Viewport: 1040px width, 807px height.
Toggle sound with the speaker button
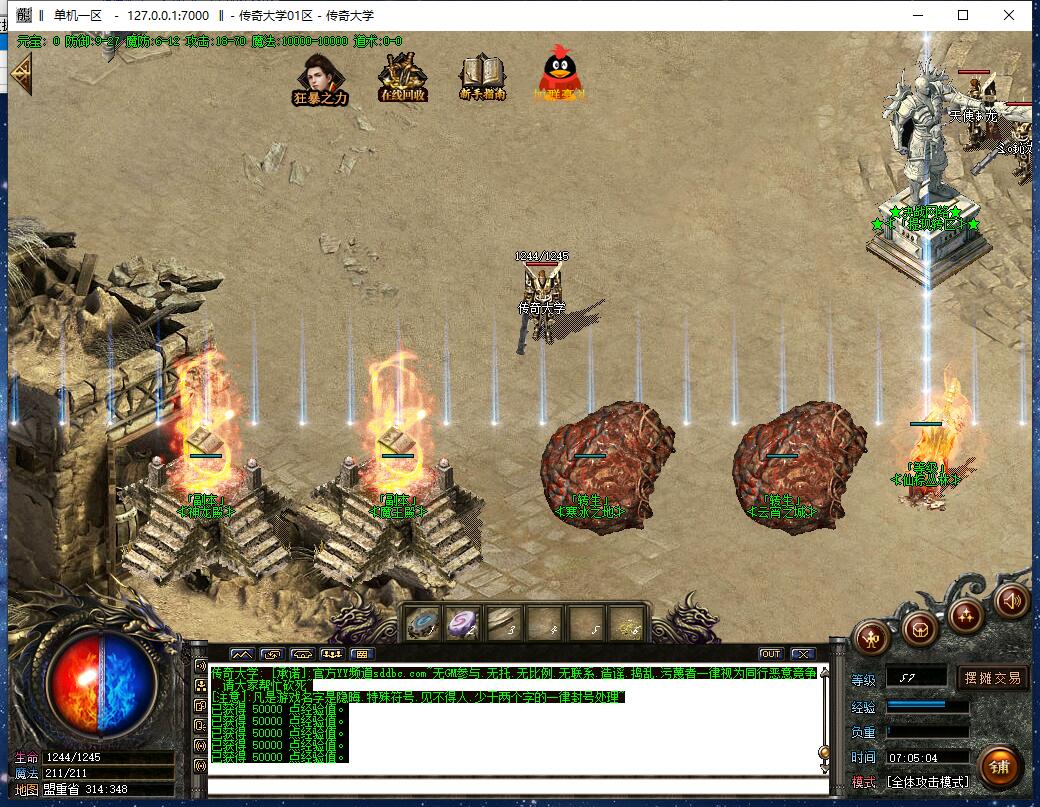point(1011,600)
